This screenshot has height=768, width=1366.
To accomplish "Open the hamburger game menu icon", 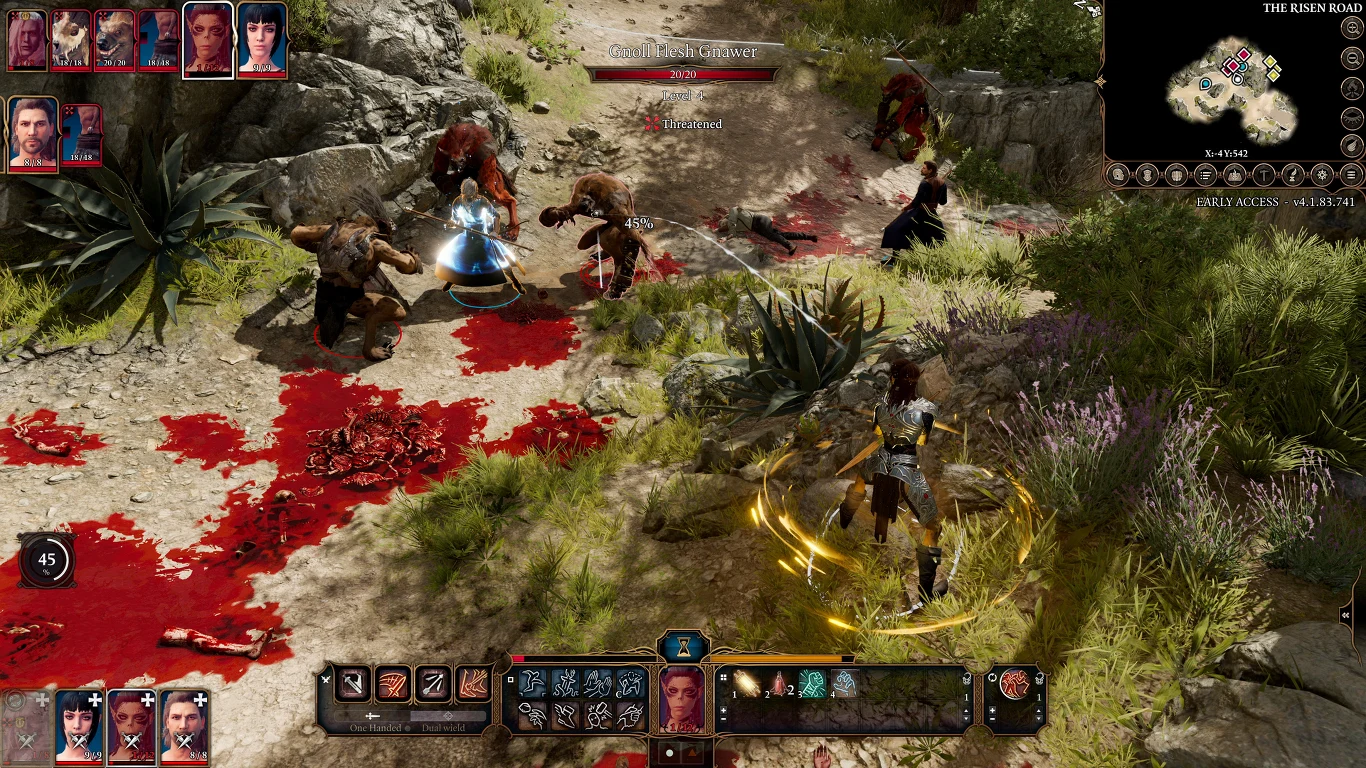I will pos(1351,175).
